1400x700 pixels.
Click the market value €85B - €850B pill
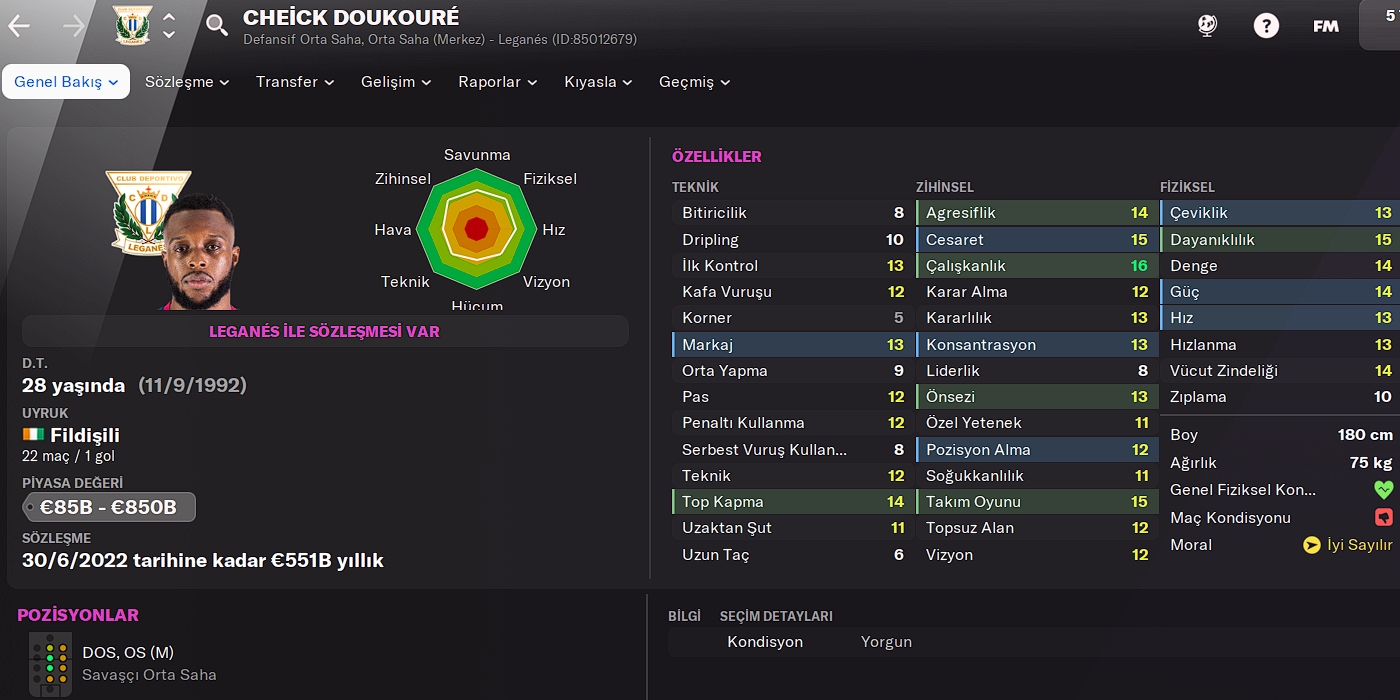click(109, 507)
